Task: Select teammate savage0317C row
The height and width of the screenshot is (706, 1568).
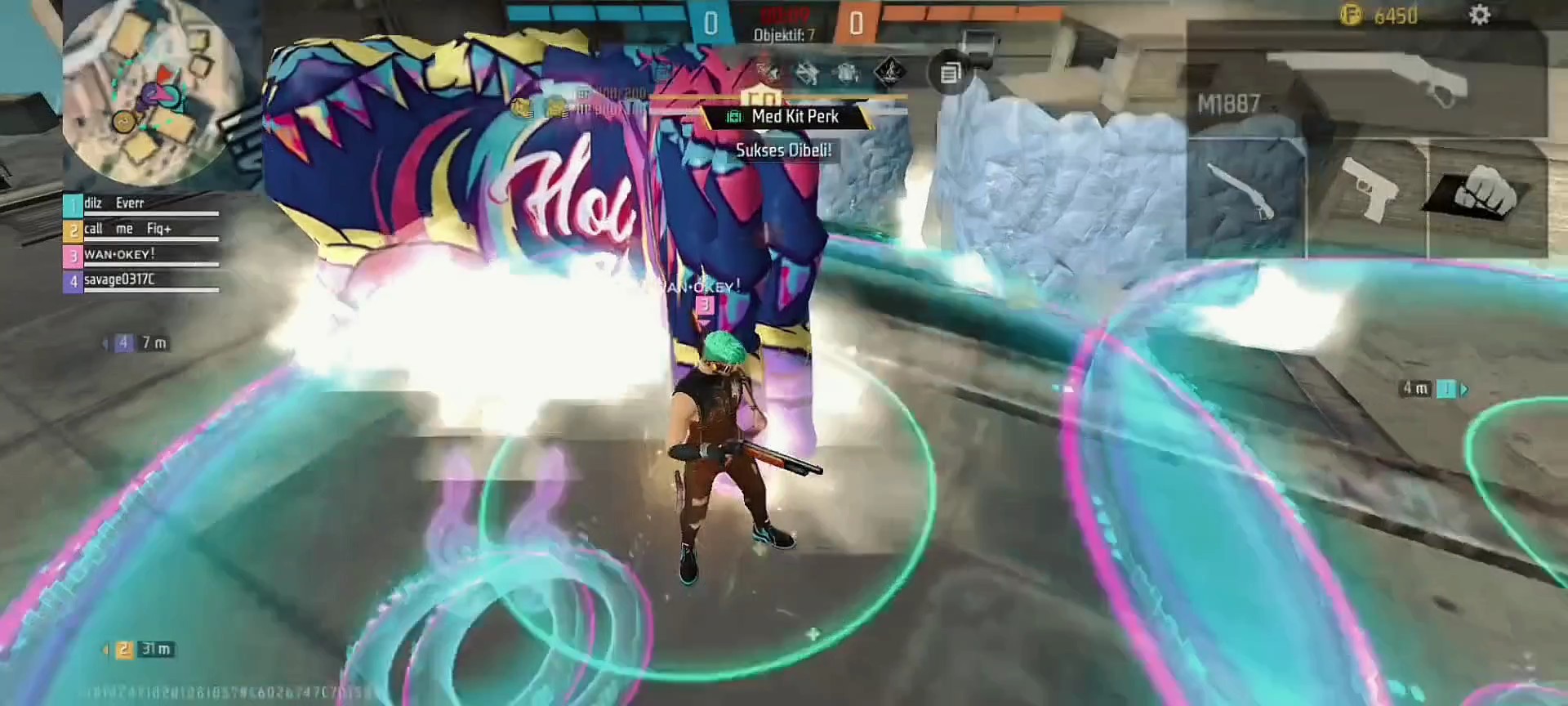Action: click(x=140, y=280)
